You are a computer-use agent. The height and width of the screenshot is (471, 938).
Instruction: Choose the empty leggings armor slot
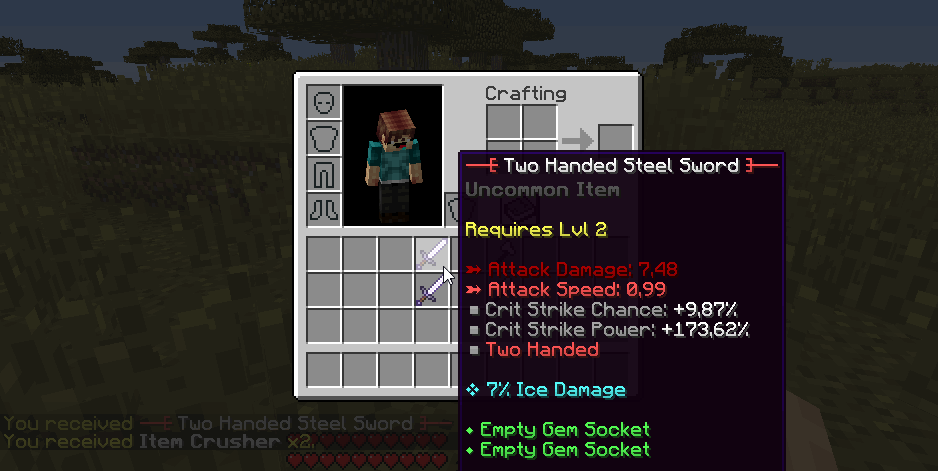[324, 174]
